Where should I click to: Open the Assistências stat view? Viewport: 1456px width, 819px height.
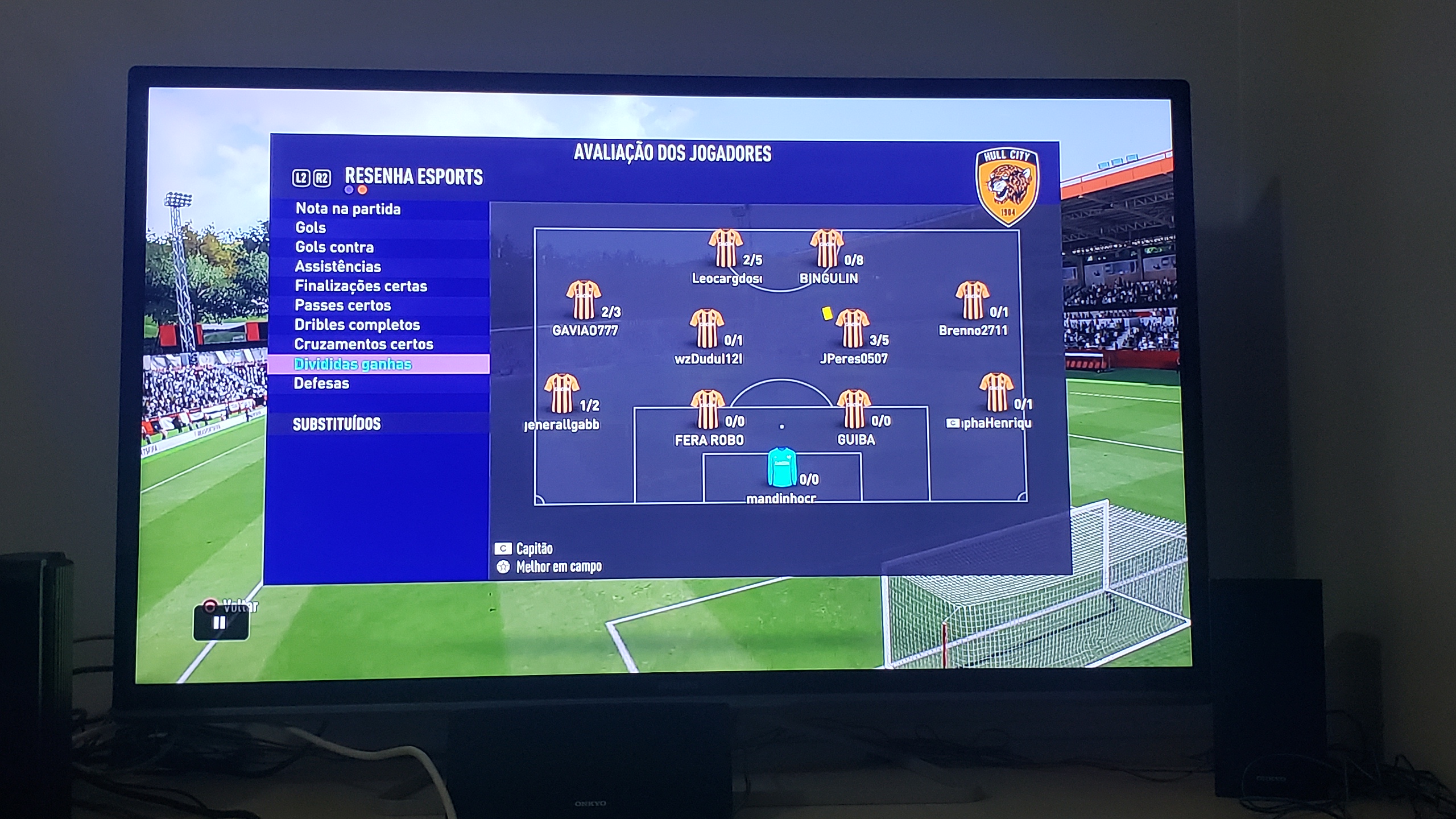tap(338, 266)
